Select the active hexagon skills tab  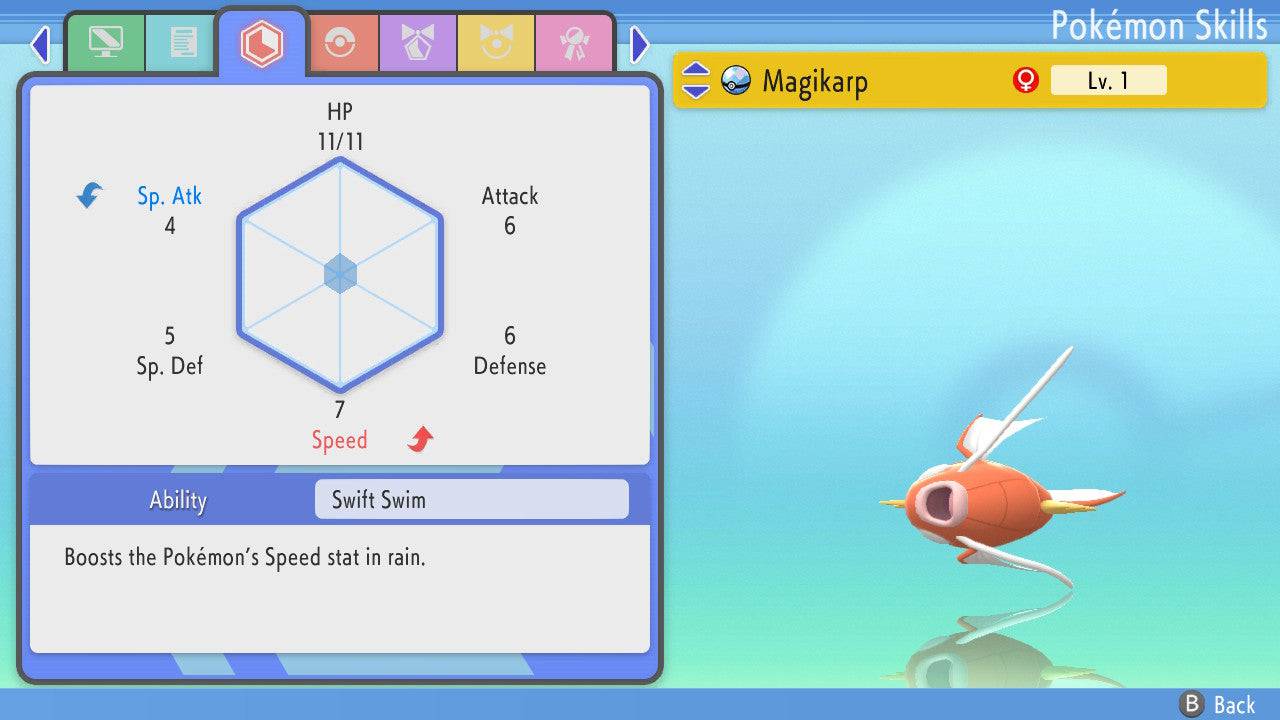[x=261, y=43]
